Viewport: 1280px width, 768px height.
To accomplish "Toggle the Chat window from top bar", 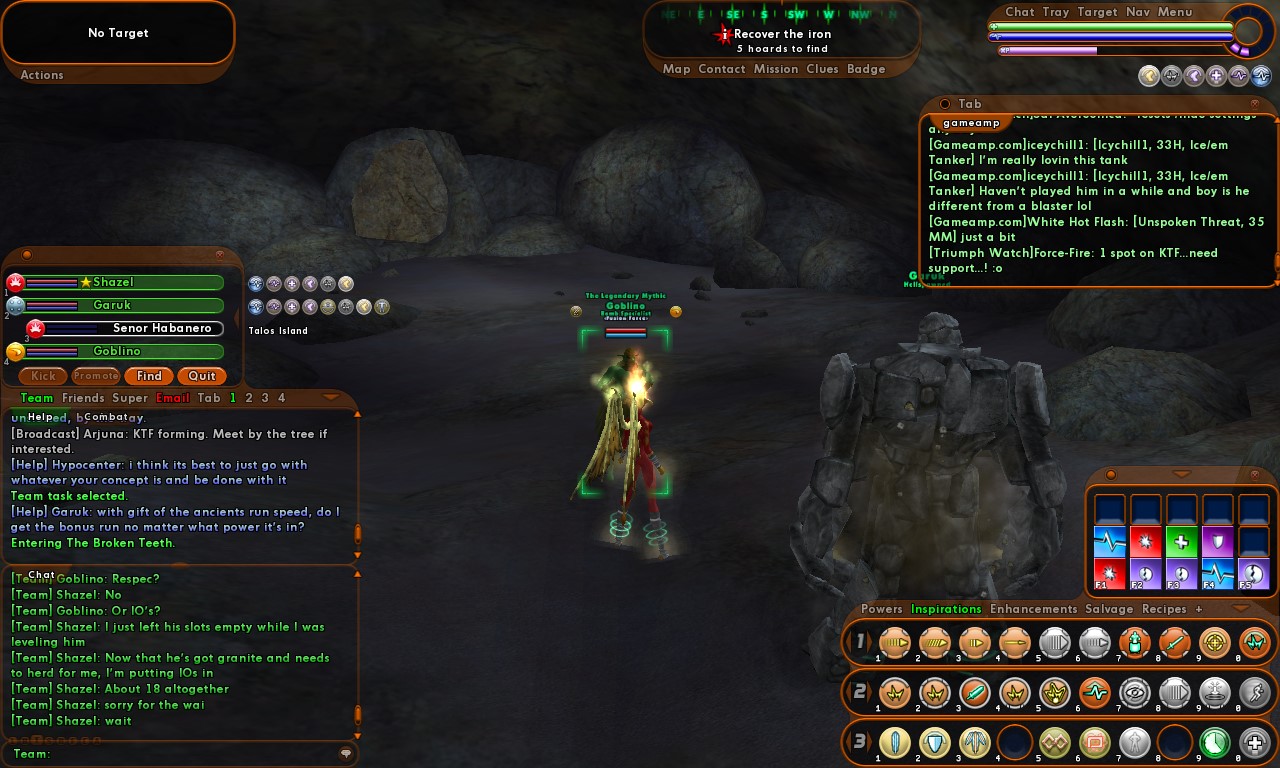I will pos(1020,12).
